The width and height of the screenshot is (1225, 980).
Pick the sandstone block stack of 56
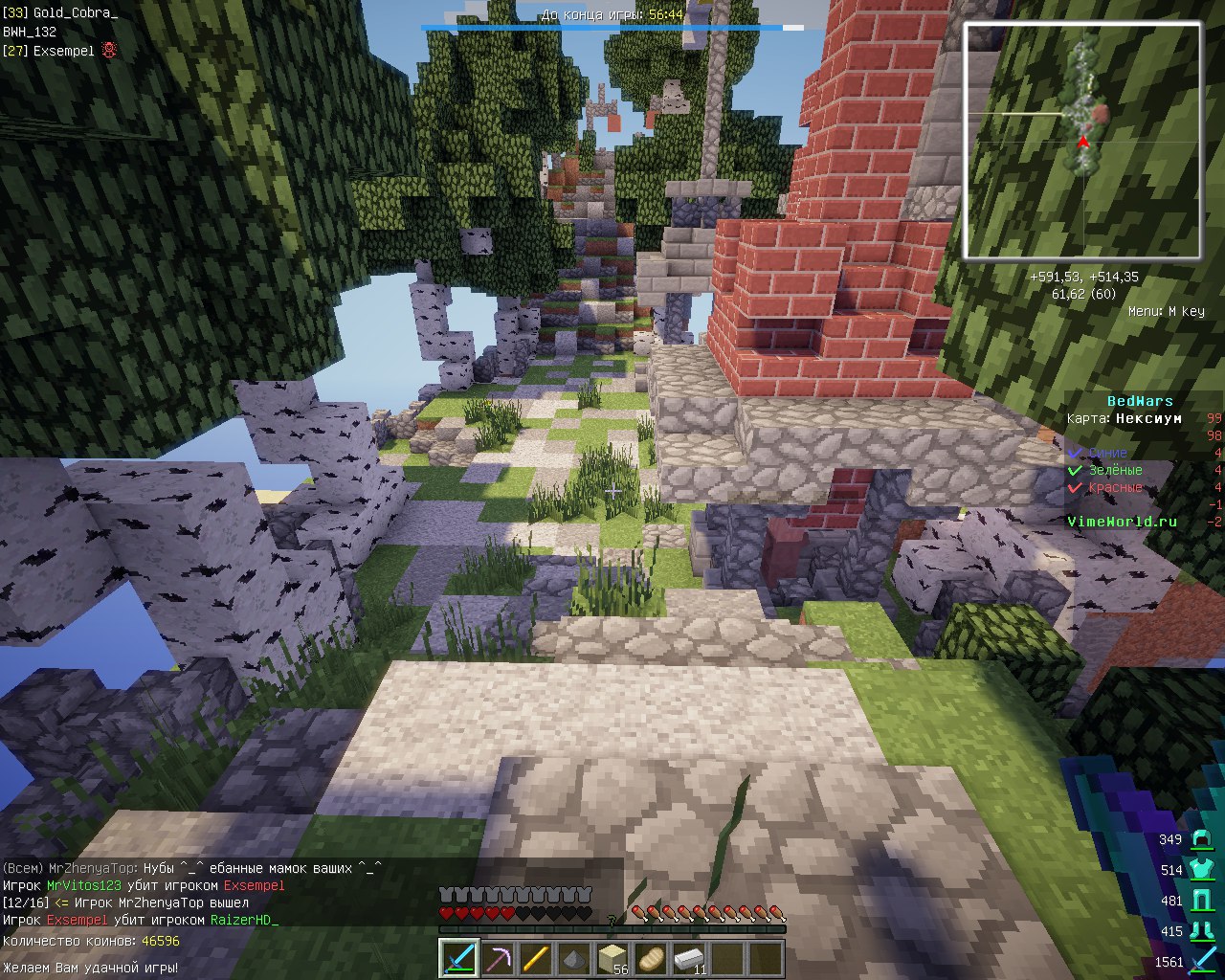click(x=612, y=958)
